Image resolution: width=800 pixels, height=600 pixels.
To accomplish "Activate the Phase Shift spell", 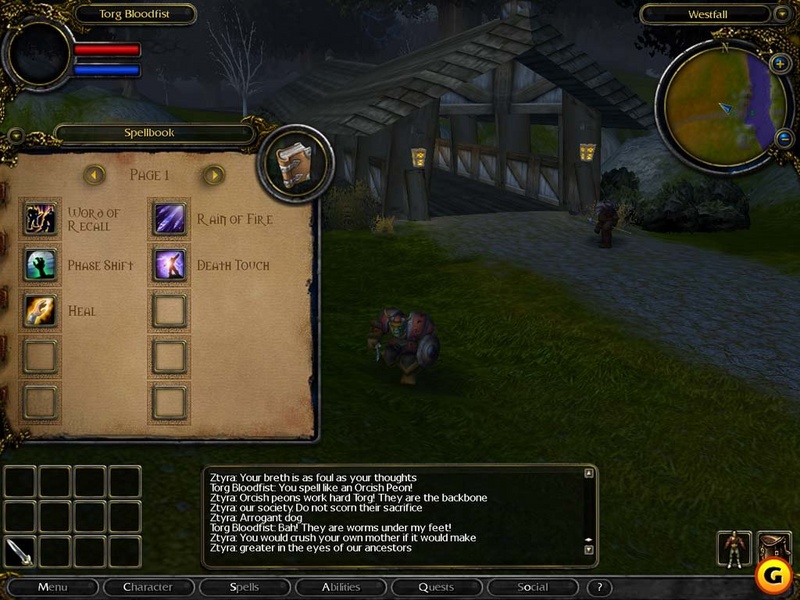I will pos(41,264).
